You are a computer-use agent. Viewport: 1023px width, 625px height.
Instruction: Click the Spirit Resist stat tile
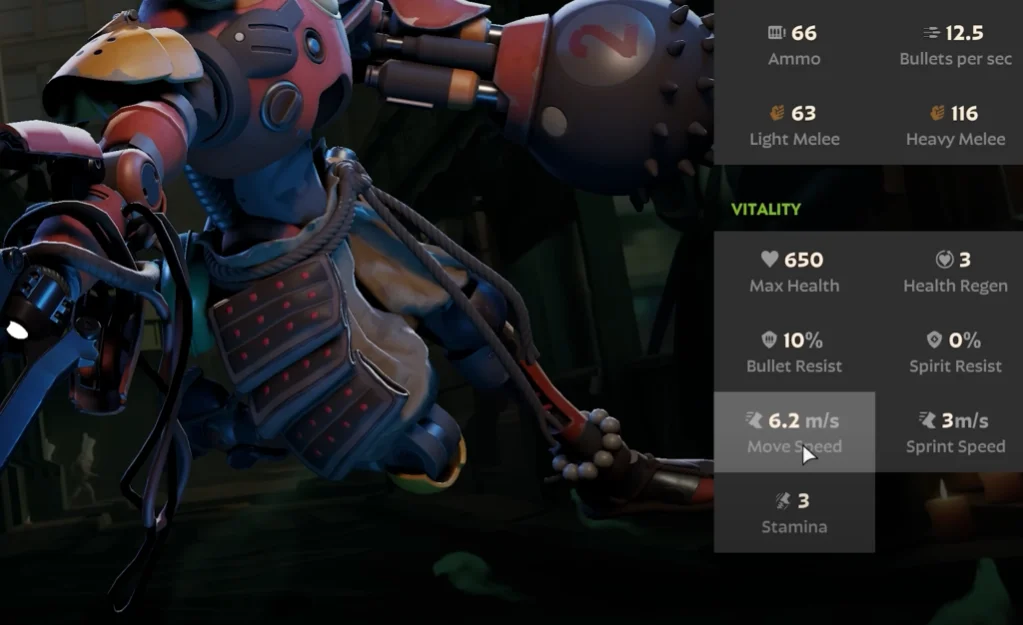click(x=955, y=352)
